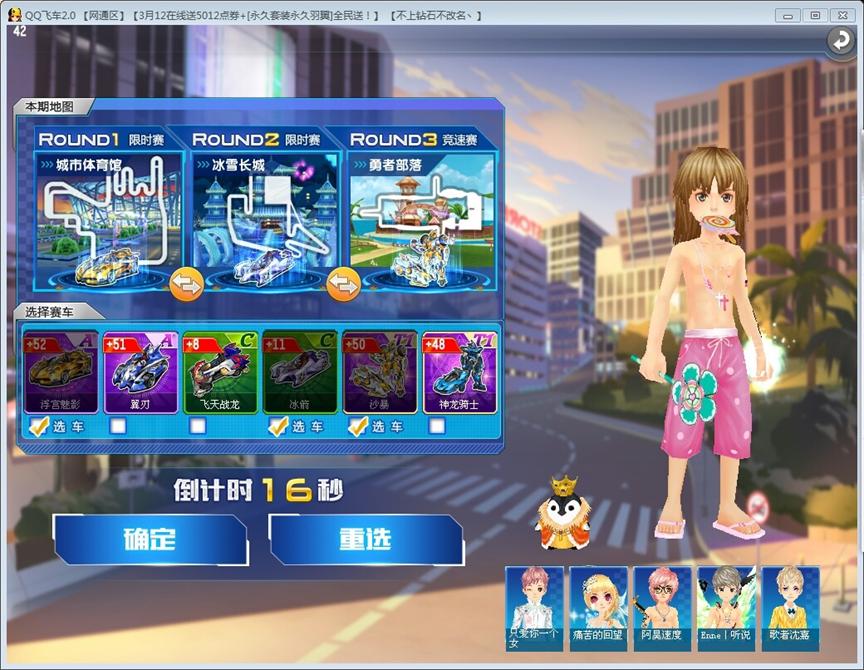
Task: Tick the checkbox under 翼刃
Action: [118, 427]
